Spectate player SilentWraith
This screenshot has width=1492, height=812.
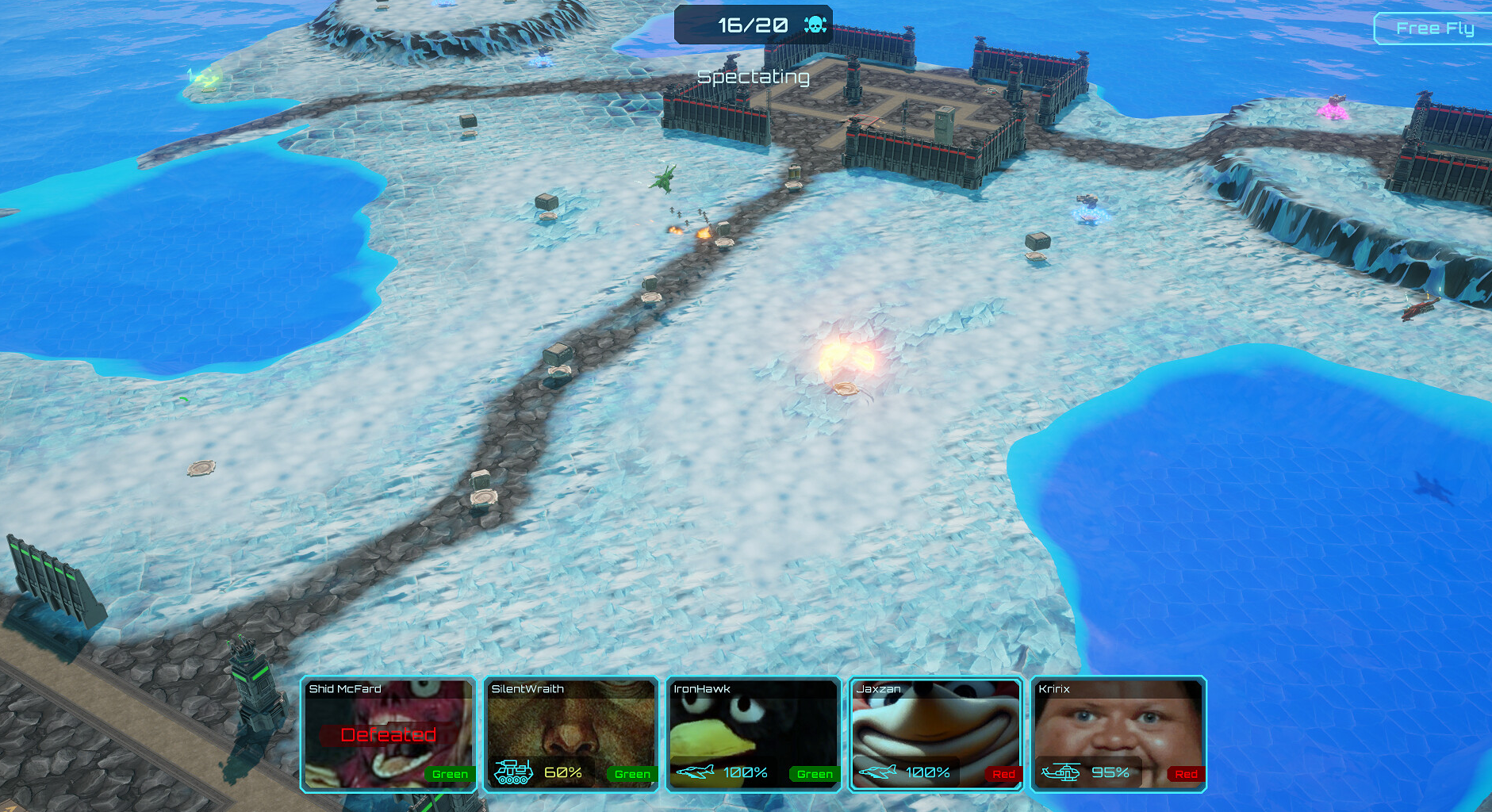pos(571,734)
